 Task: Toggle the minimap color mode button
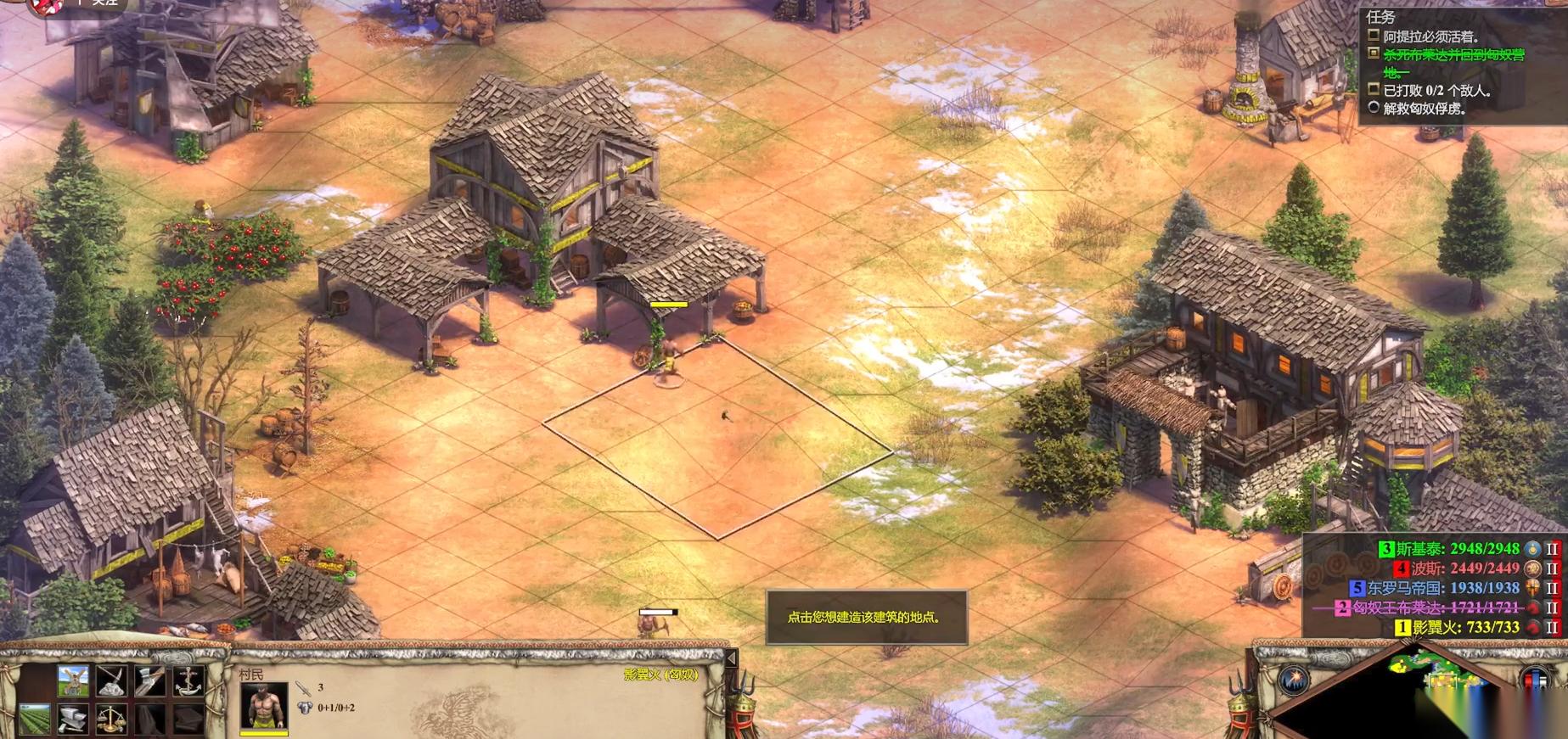tap(1534, 680)
